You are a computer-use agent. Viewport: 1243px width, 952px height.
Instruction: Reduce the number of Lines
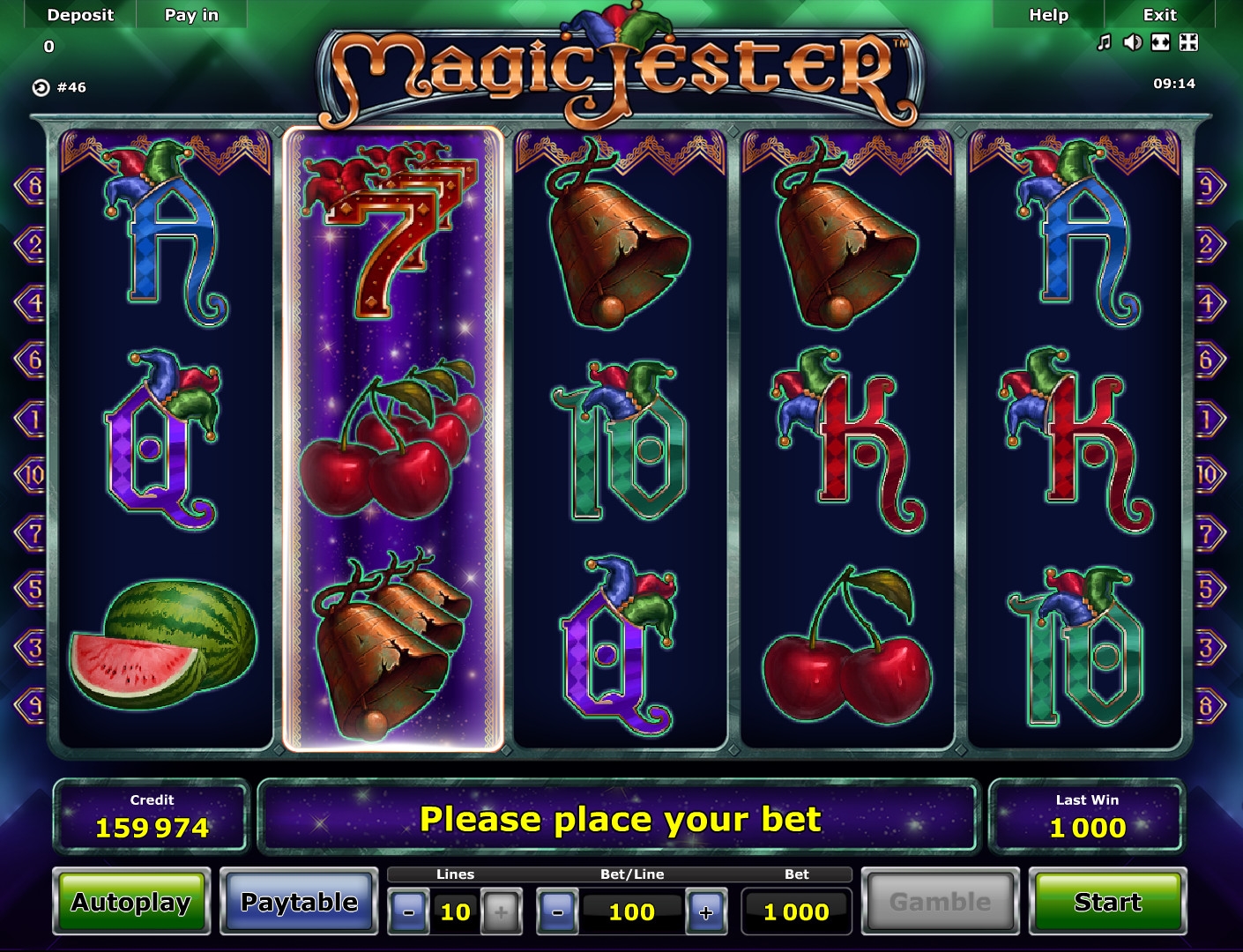(409, 912)
